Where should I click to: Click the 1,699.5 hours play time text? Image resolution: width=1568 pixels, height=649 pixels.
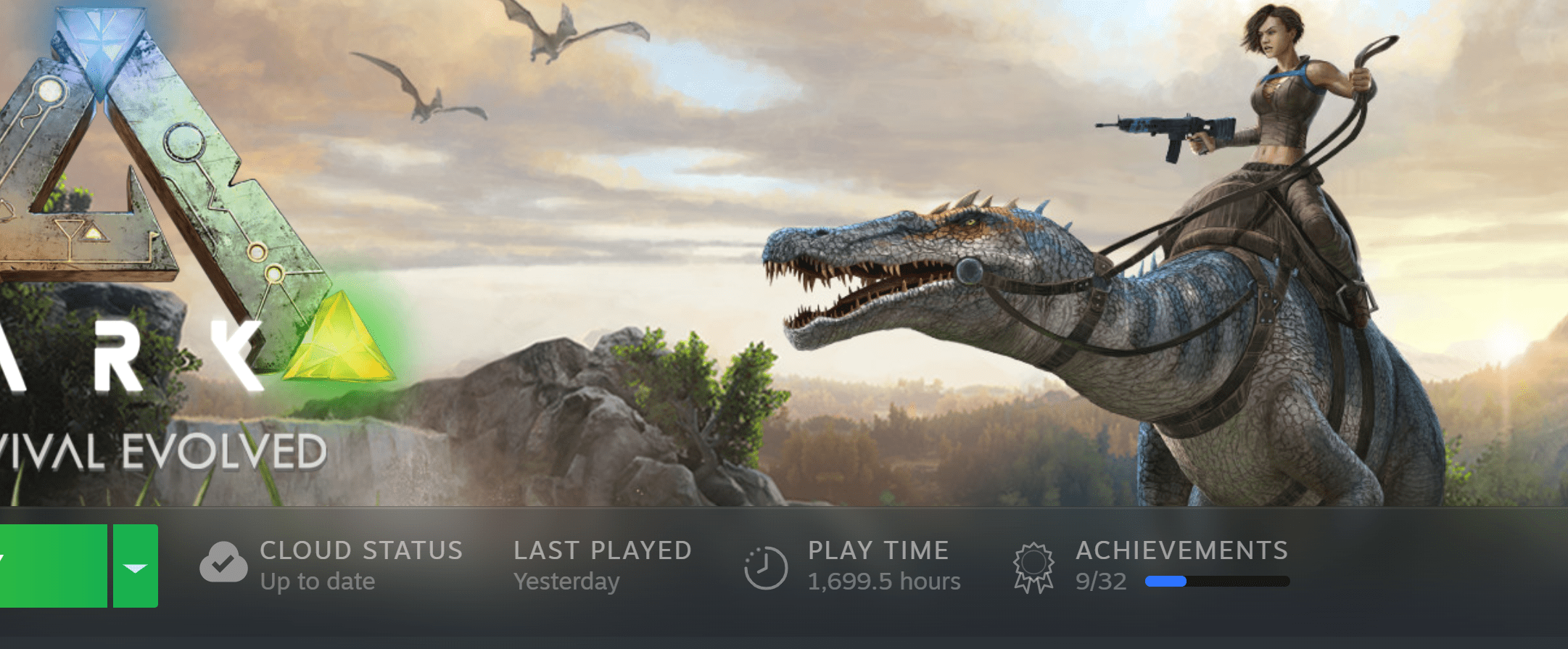pyautogui.click(x=885, y=580)
